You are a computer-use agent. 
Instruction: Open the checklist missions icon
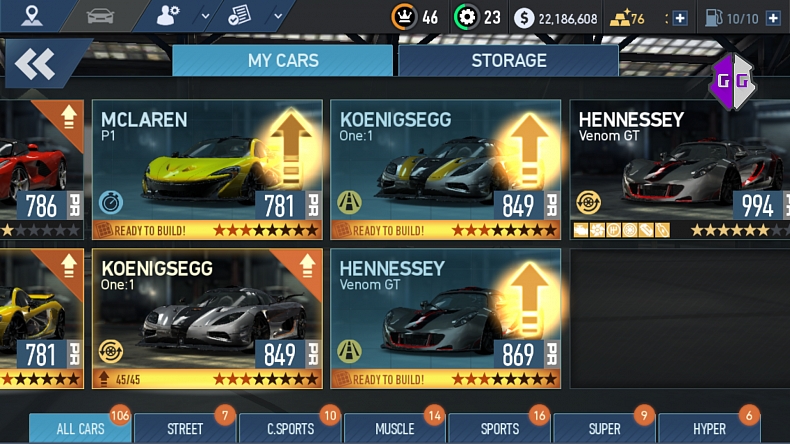coord(238,16)
